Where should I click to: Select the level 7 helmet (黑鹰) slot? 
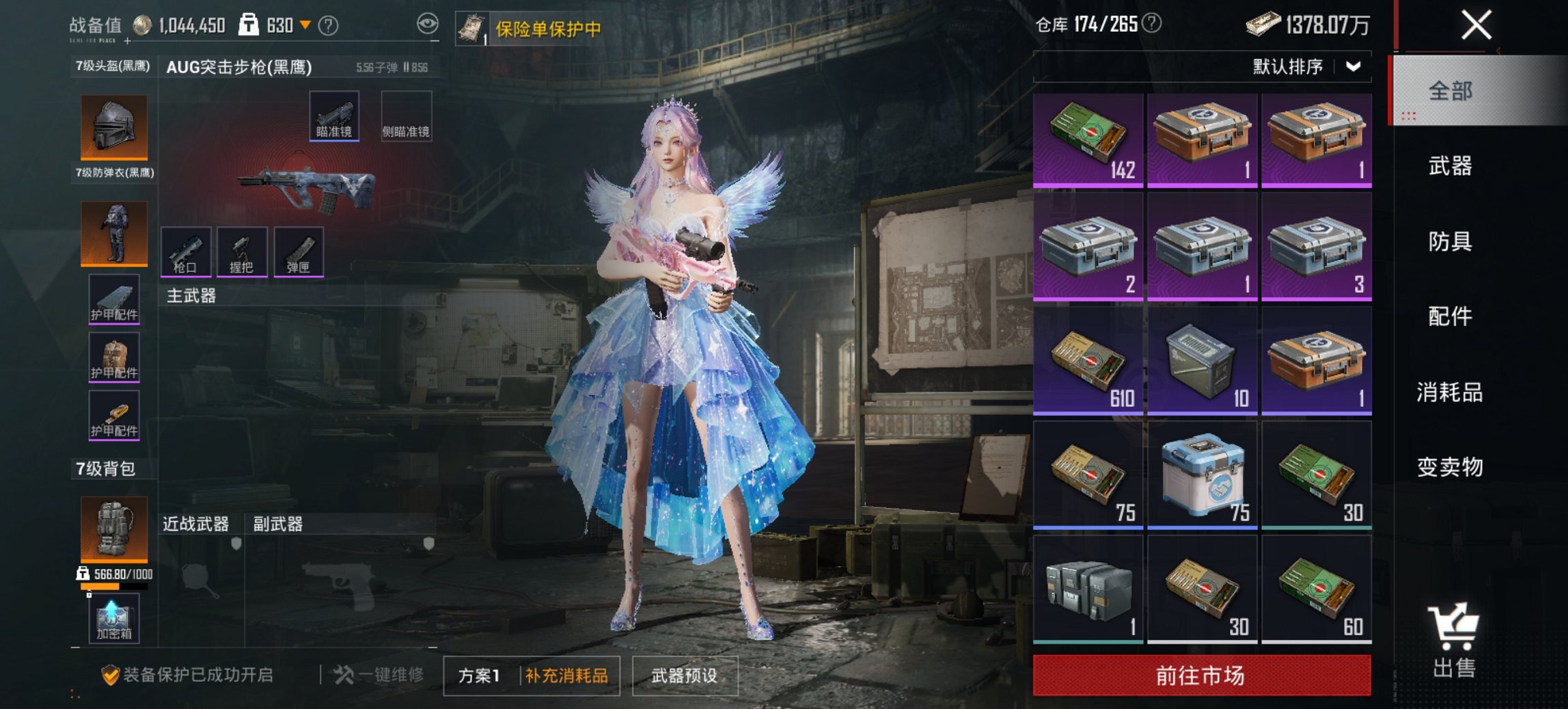click(113, 126)
